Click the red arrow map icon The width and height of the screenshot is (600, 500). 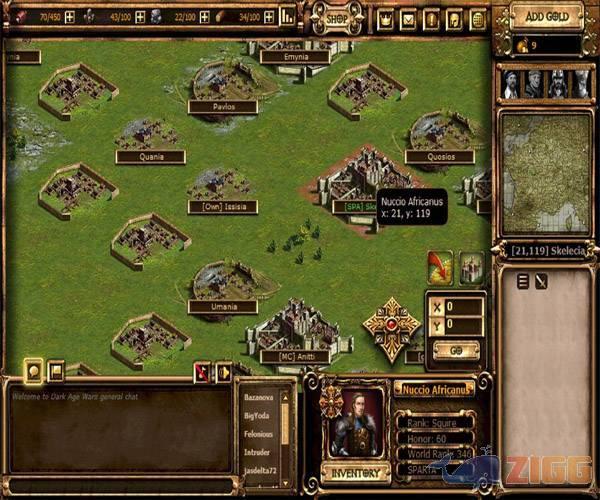tap(440, 266)
